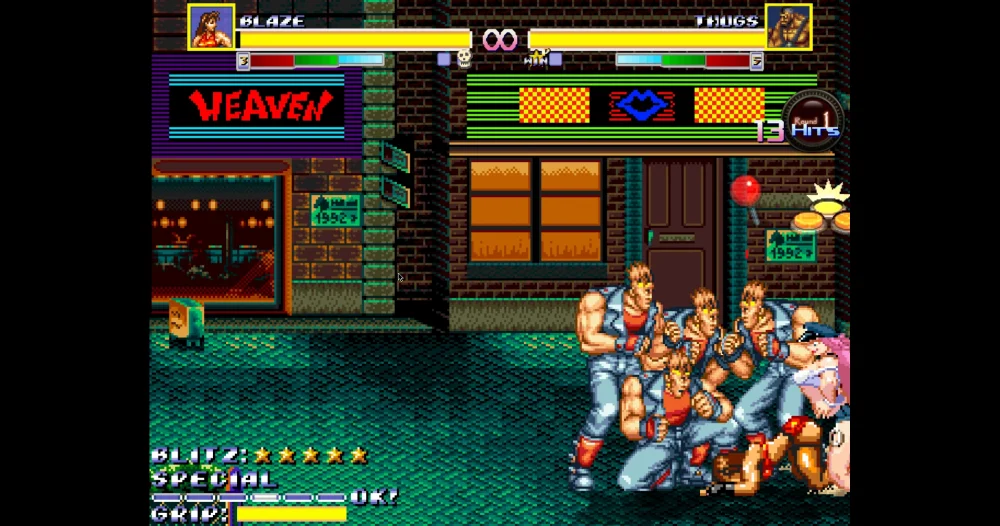The height and width of the screenshot is (526, 1000).
Task: Click the skull icon under the health bars
Action: click(464, 59)
